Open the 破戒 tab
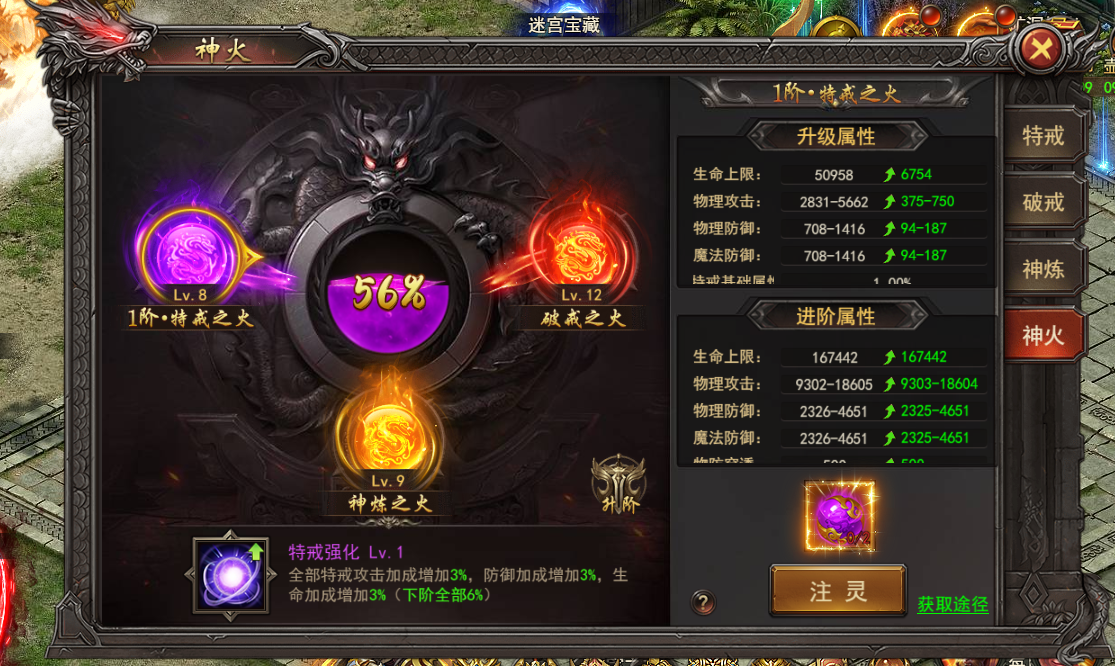 pyautogui.click(x=1043, y=202)
